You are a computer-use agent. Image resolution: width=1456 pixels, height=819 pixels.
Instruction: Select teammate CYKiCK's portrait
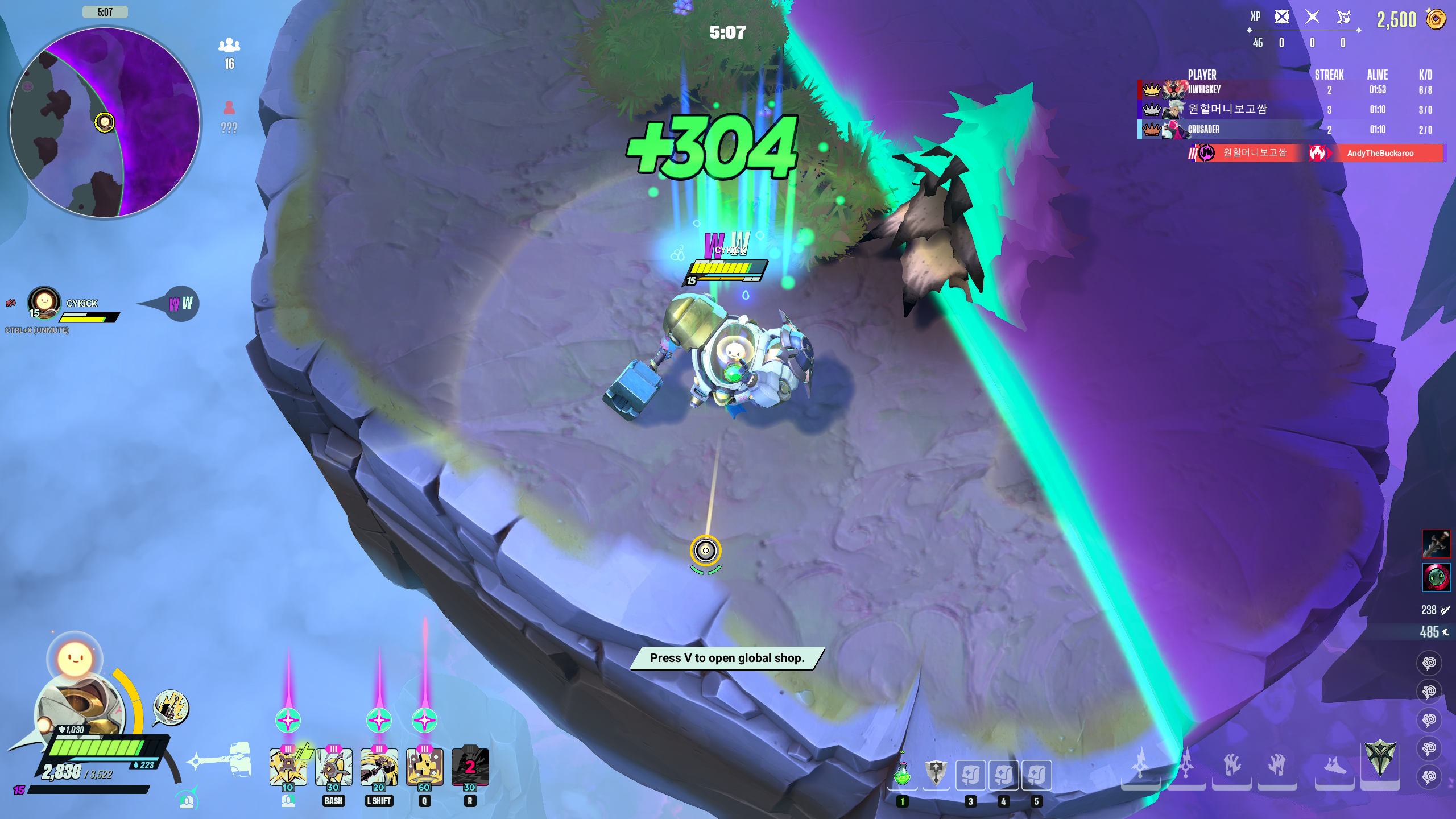[x=44, y=301]
